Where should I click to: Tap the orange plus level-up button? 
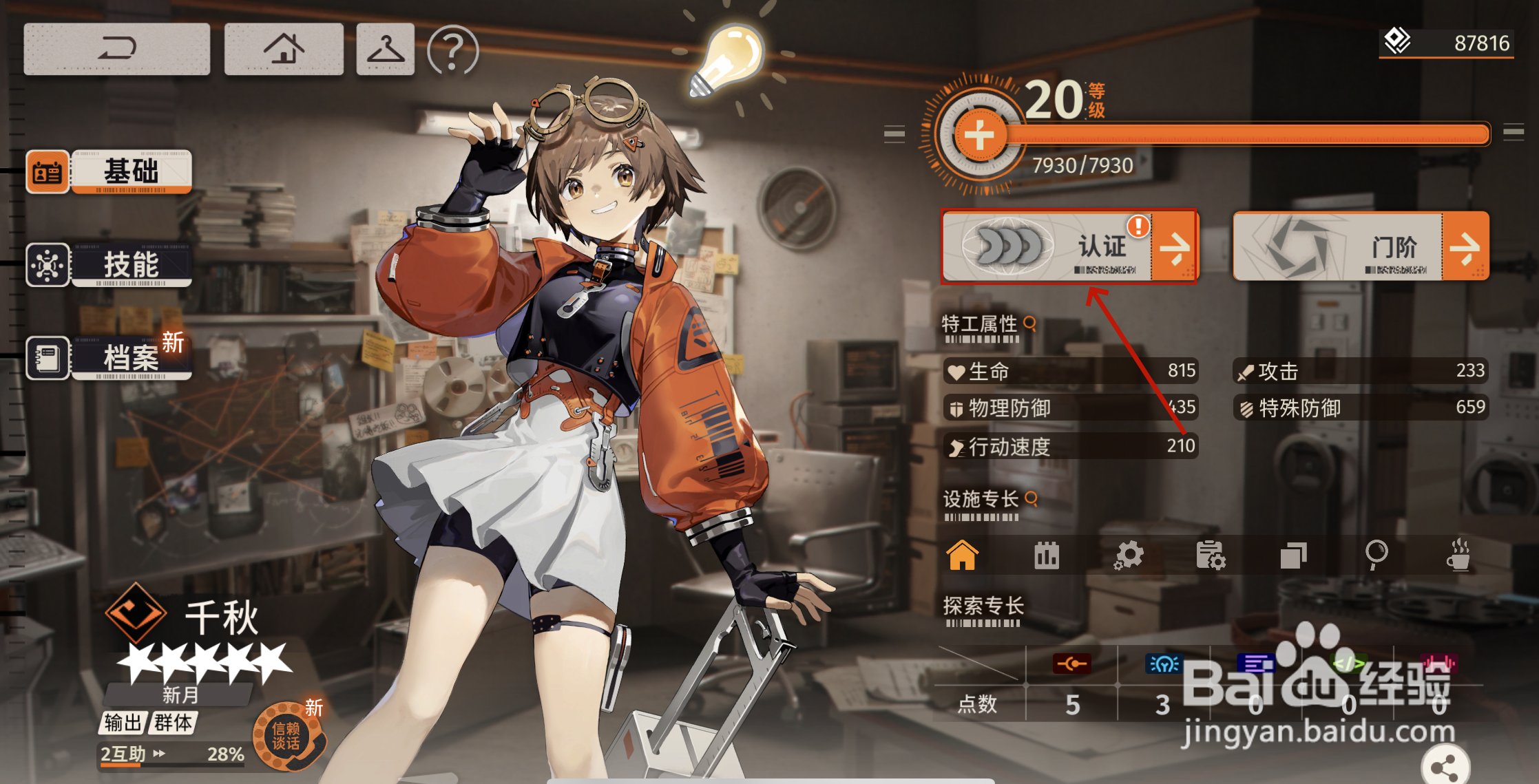point(978,136)
